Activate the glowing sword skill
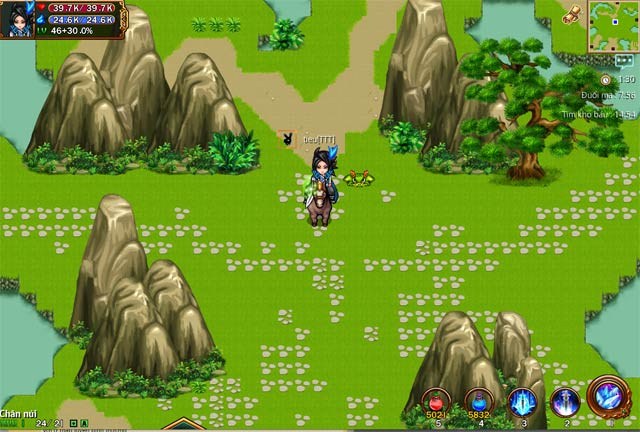 pyautogui.click(x=565, y=402)
